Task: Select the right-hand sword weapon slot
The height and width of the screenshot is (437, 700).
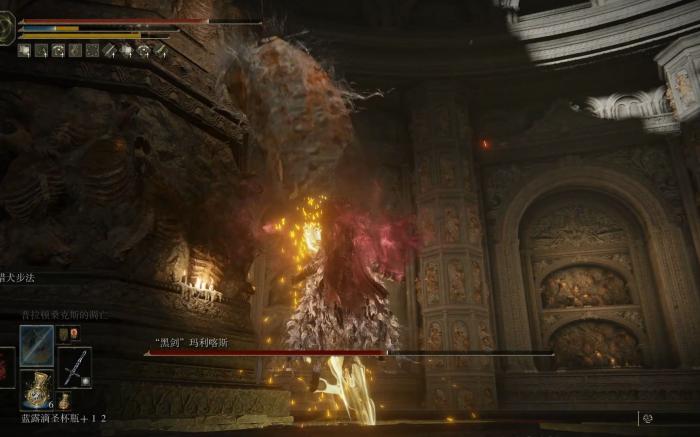Action: click(75, 366)
